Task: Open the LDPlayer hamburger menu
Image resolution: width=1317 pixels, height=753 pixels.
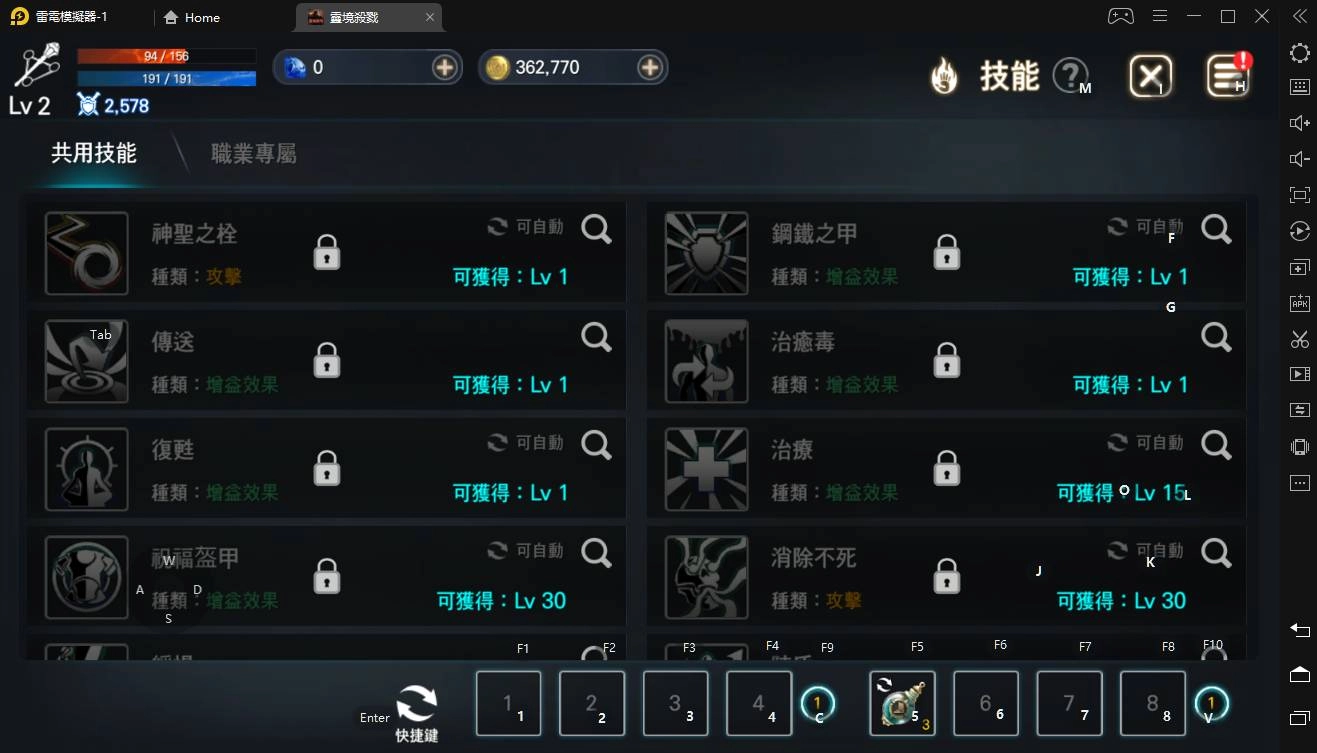Action: coord(1160,16)
